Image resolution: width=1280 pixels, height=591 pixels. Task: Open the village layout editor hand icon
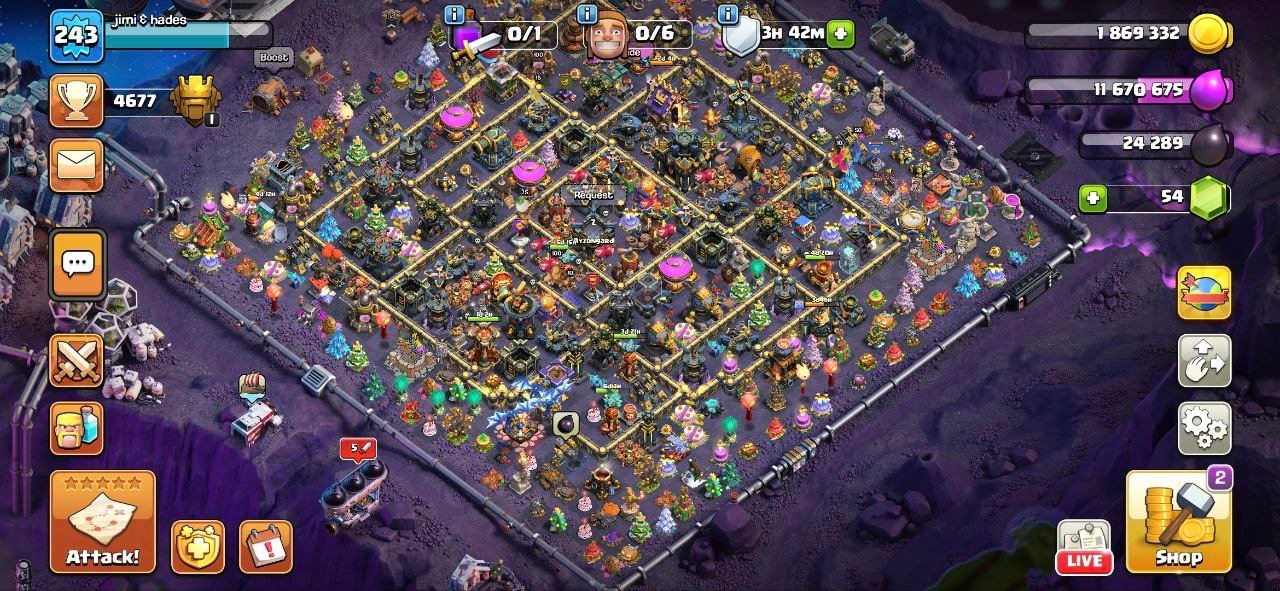[1204, 361]
